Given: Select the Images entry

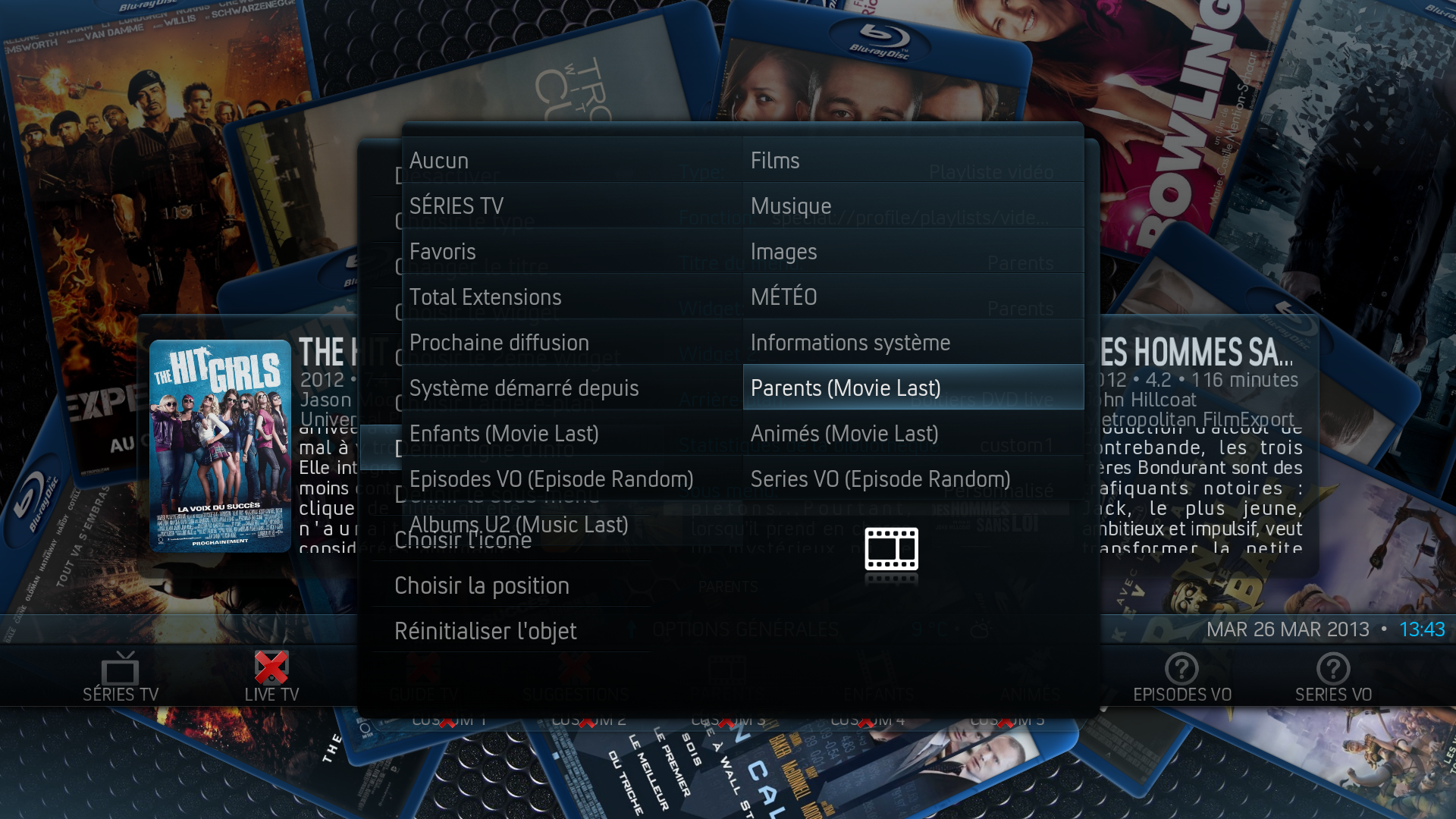Looking at the screenshot, I should click(x=913, y=252).
